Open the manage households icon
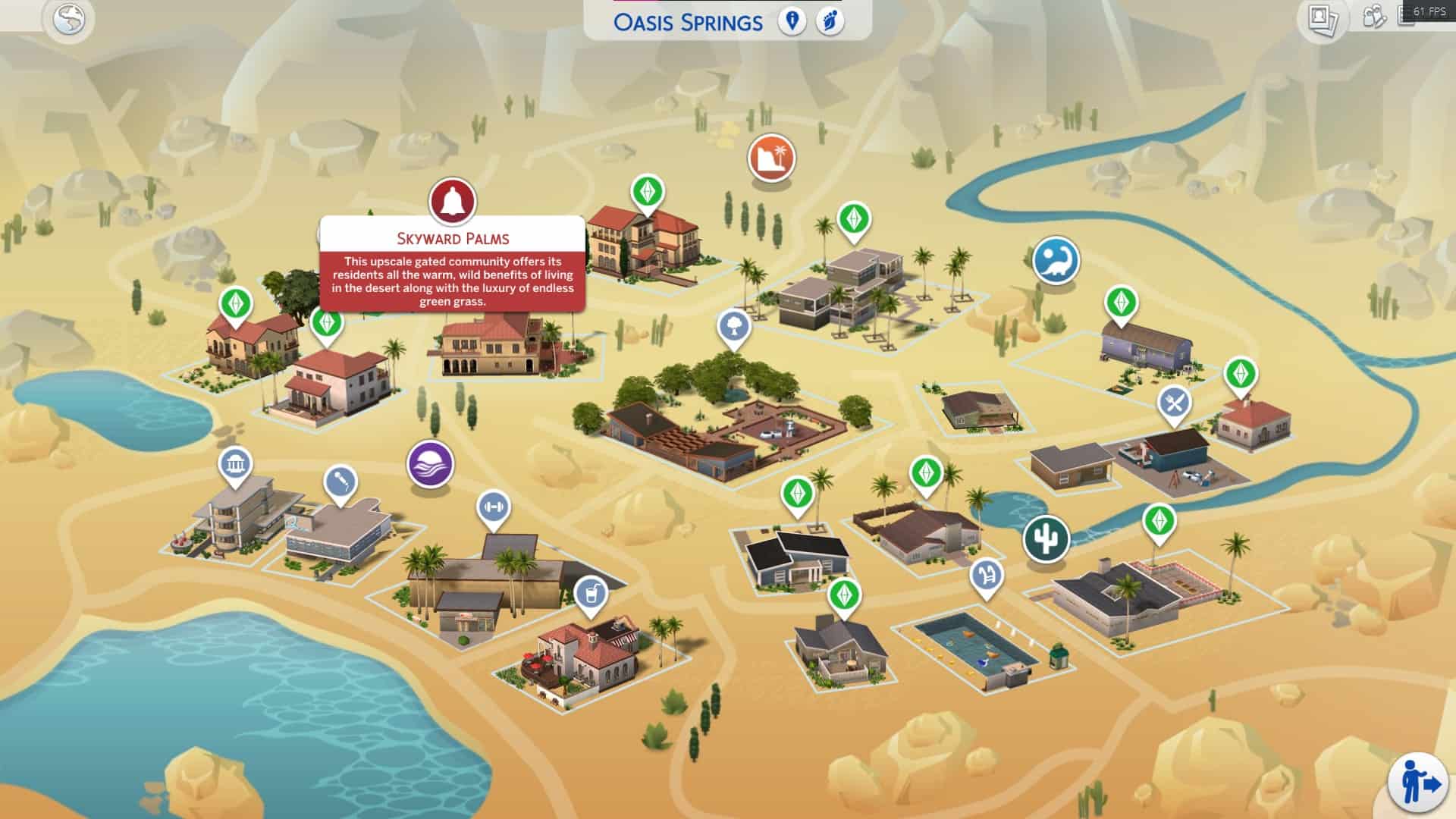Image resolution: width=1456 pixels, height=819 pixels. click(x=1374, y=17)
